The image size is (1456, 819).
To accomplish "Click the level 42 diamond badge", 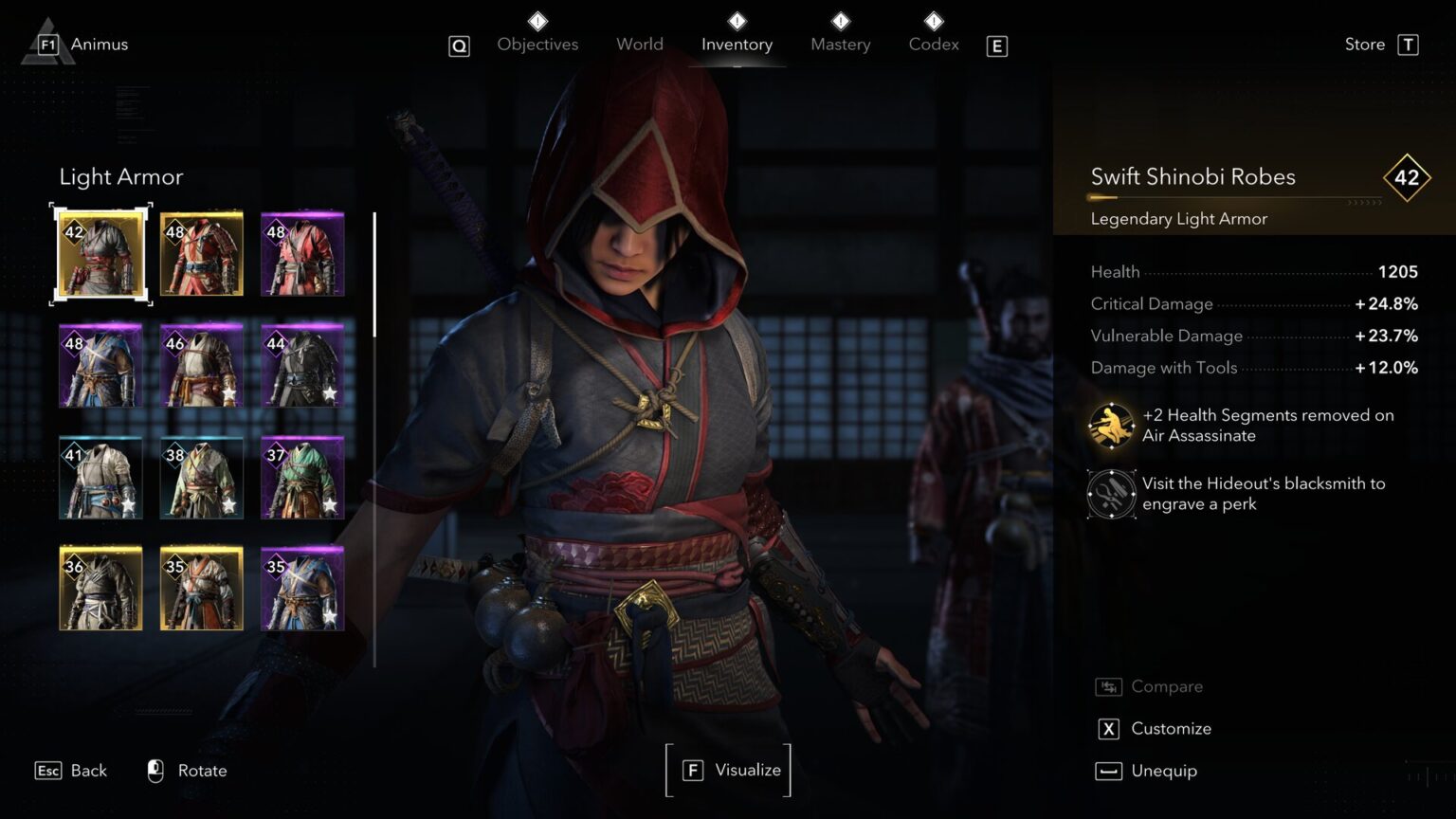I will (1407, 177).
